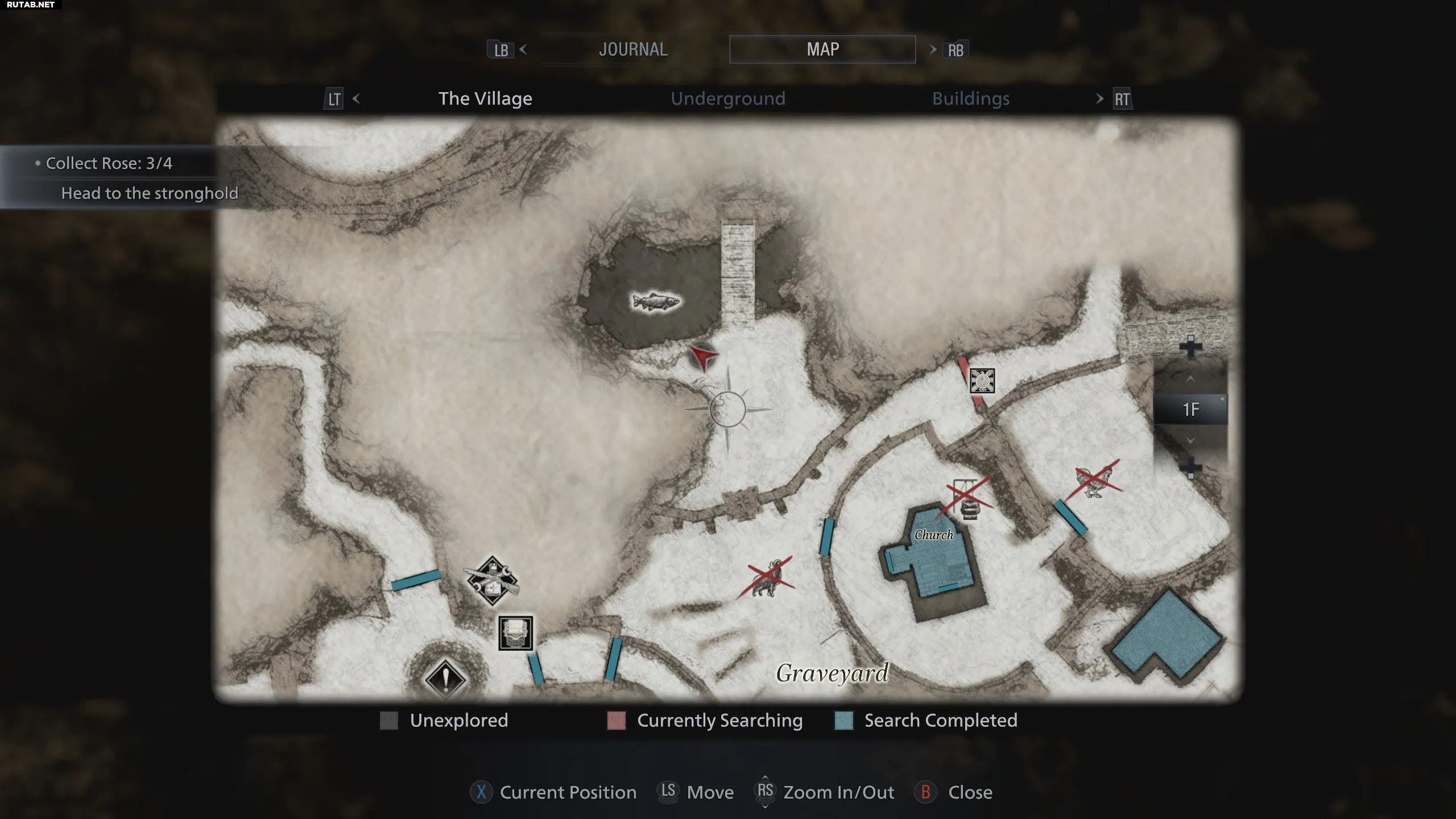Go up one floor from 1F
Image resolution: width=1456 pixels, height=819 pixels.
pos(1190,379)
